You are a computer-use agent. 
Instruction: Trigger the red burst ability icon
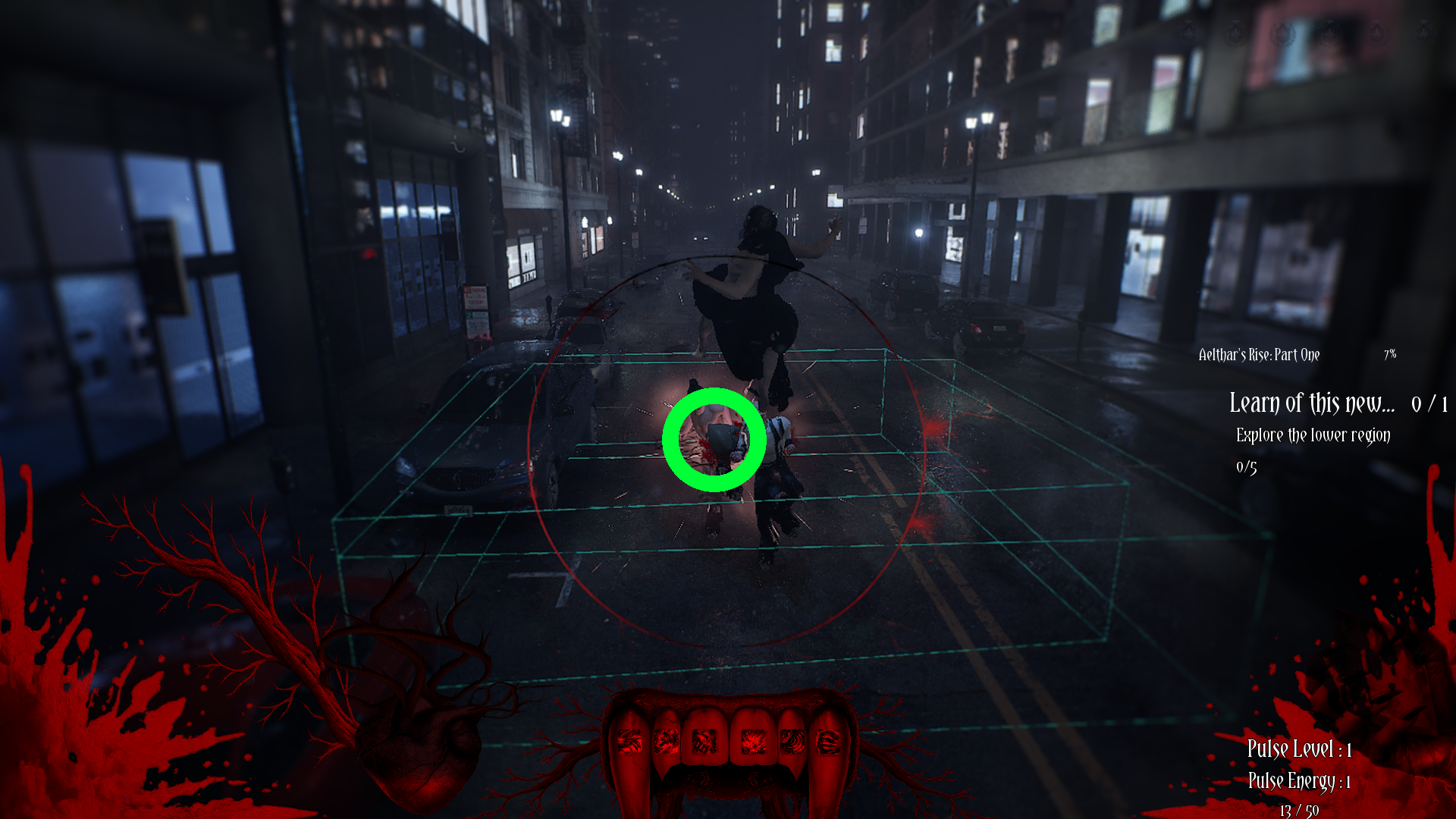(754, 742)
